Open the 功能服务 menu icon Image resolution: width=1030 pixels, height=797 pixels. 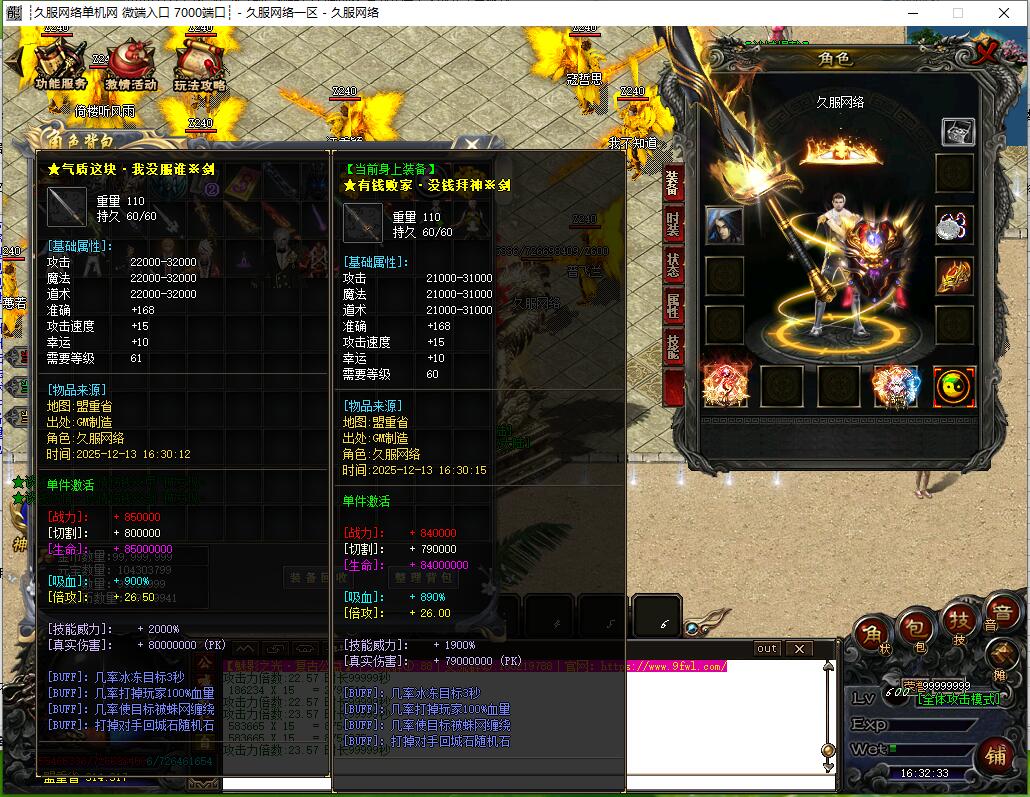coord(60,64)
